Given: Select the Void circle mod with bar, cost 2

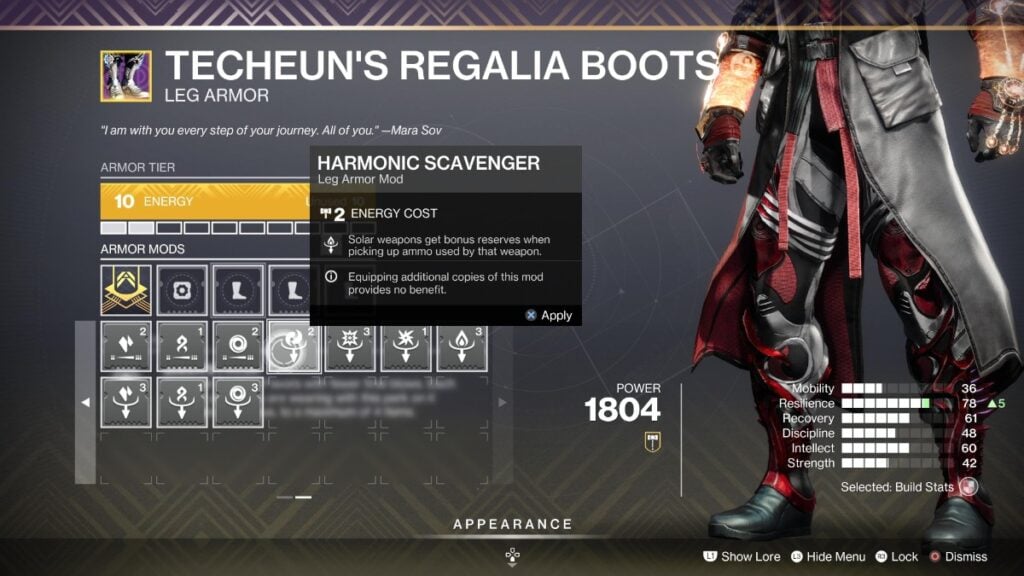Looking at the screenshot, I should (238, 347).
